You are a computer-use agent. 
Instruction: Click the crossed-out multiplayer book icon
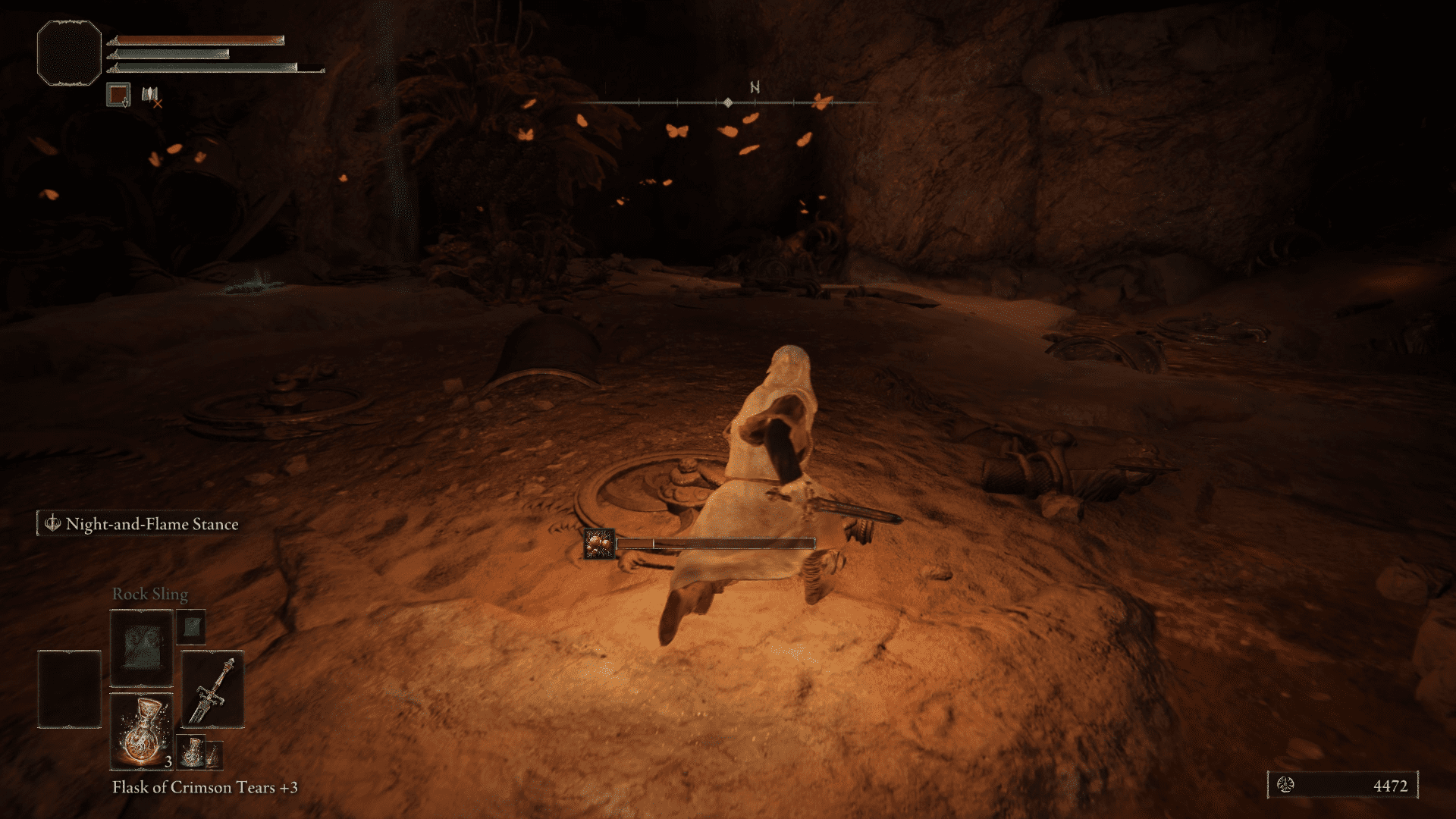click(x=150, y=93)
